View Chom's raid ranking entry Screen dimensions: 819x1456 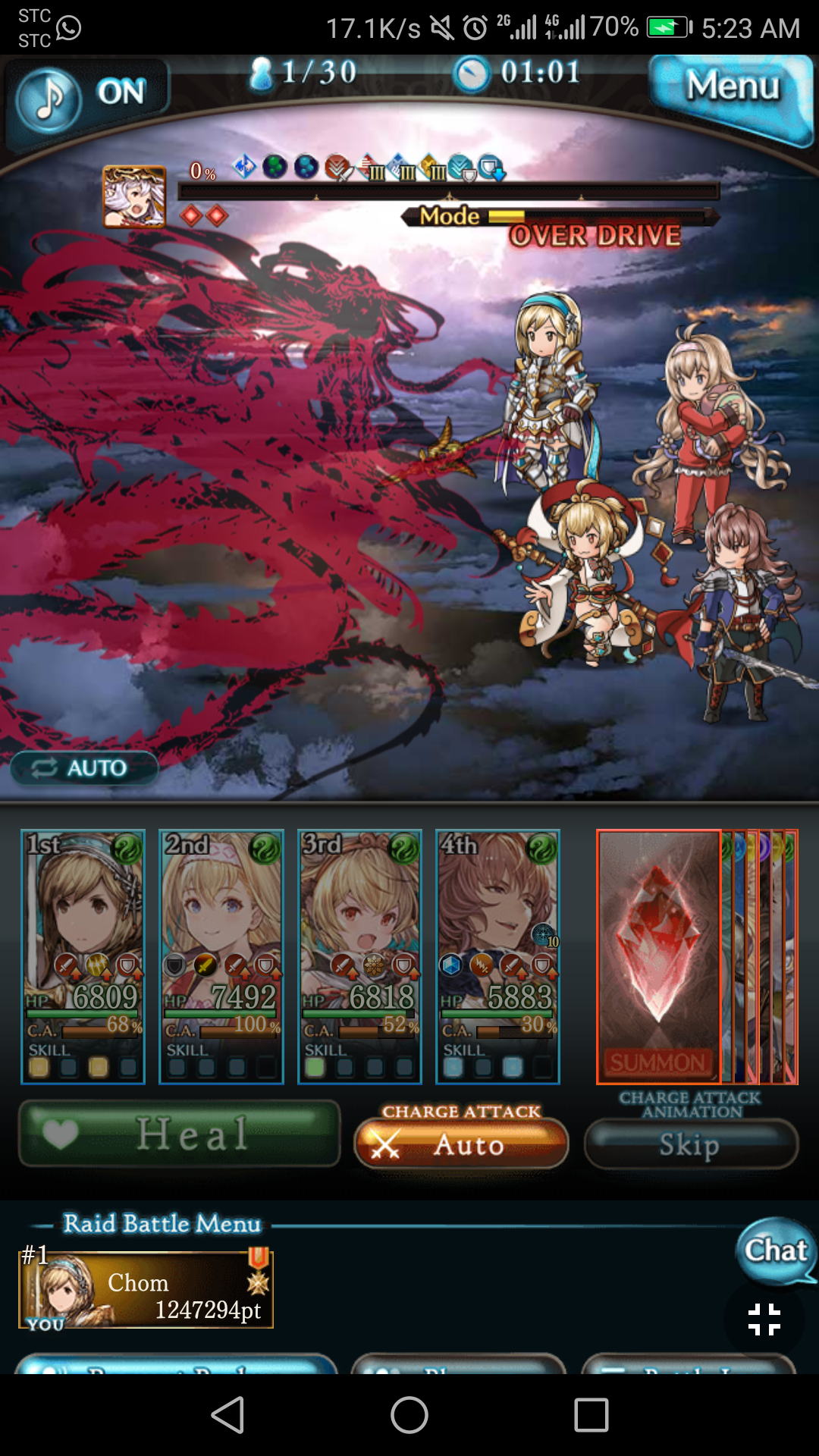[146, 1289]
